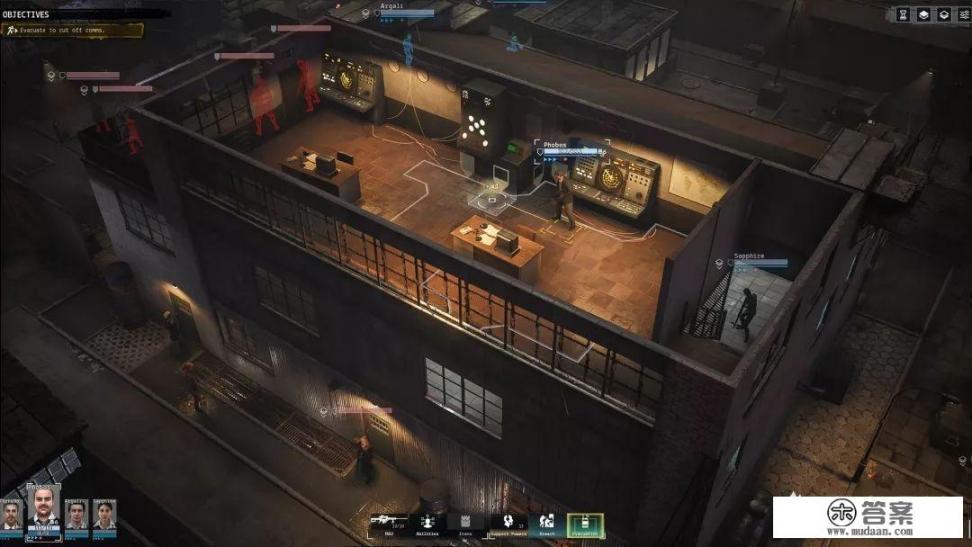Click the Evacuate to cut off comms objective
Viewport: 972px width, 547px height.
(x=73, y=31)
